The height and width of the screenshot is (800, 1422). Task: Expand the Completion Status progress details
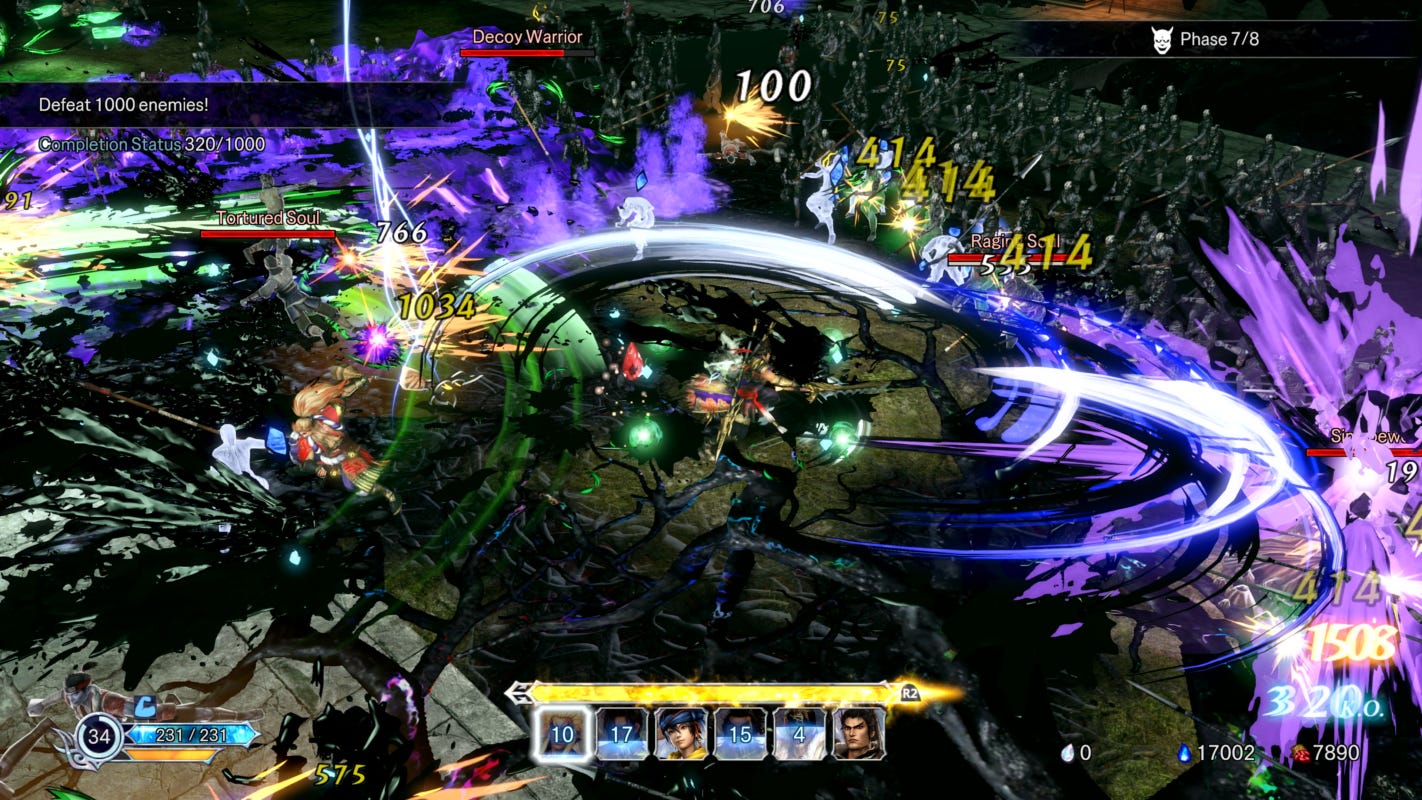coord(151,144)
